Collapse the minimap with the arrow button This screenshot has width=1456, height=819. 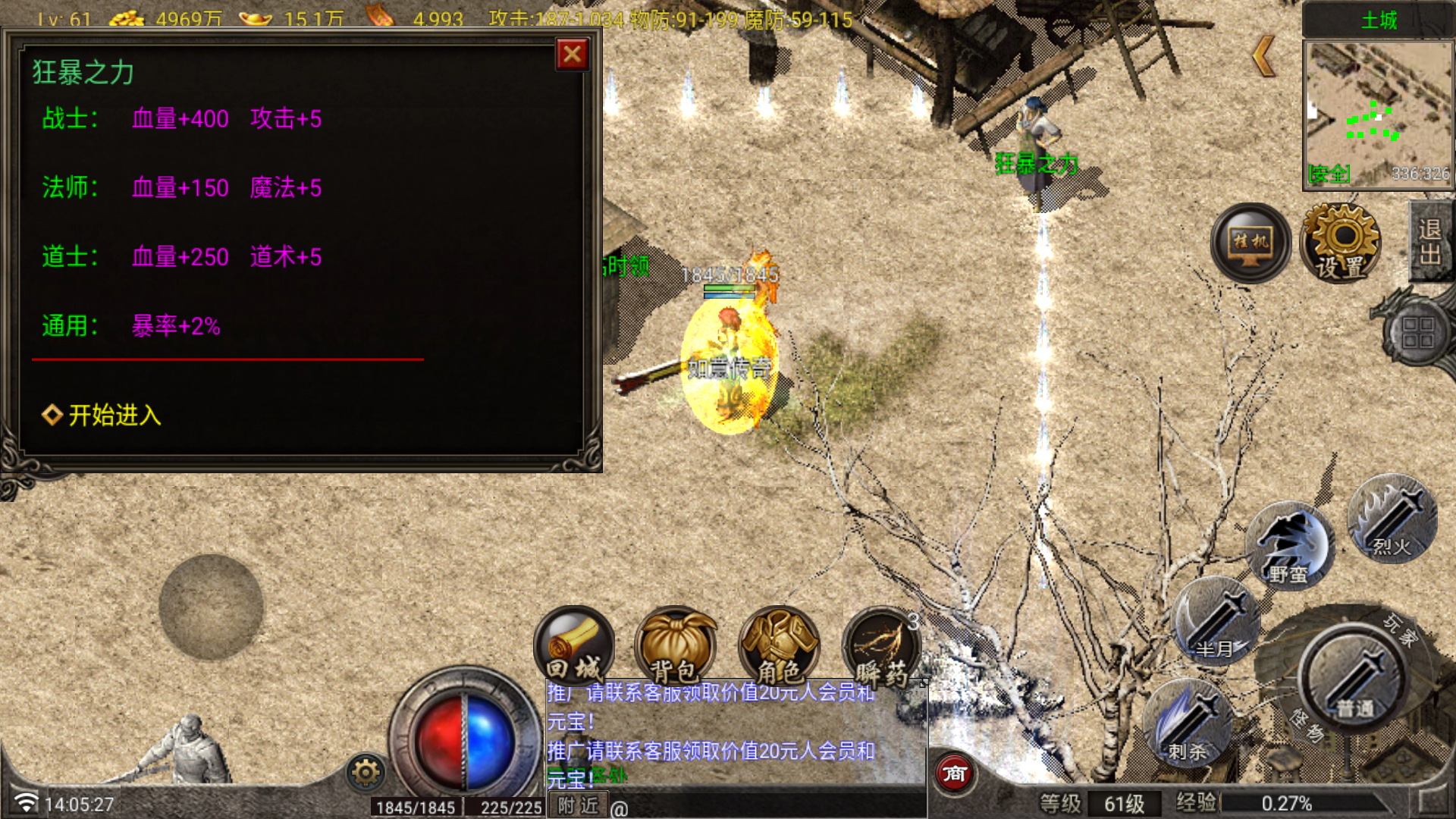(x=1263, y=56)
